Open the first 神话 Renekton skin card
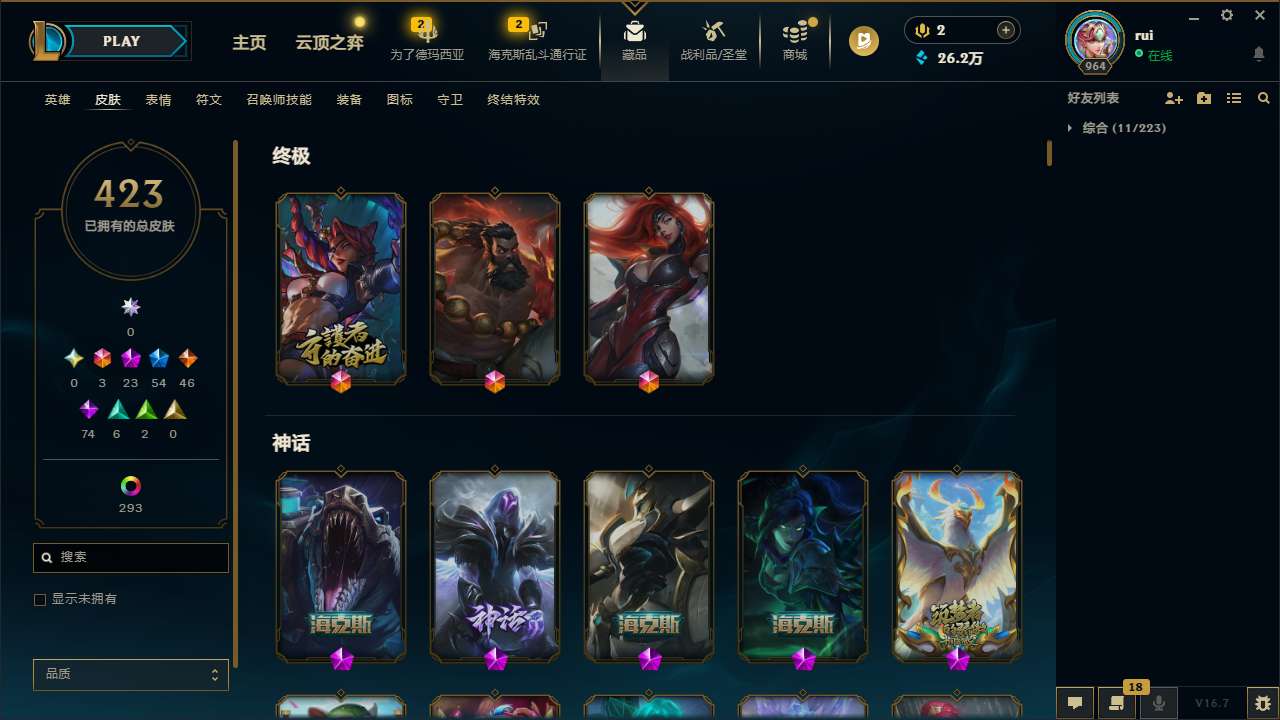The image size is (1280, 720). [340, 565]
